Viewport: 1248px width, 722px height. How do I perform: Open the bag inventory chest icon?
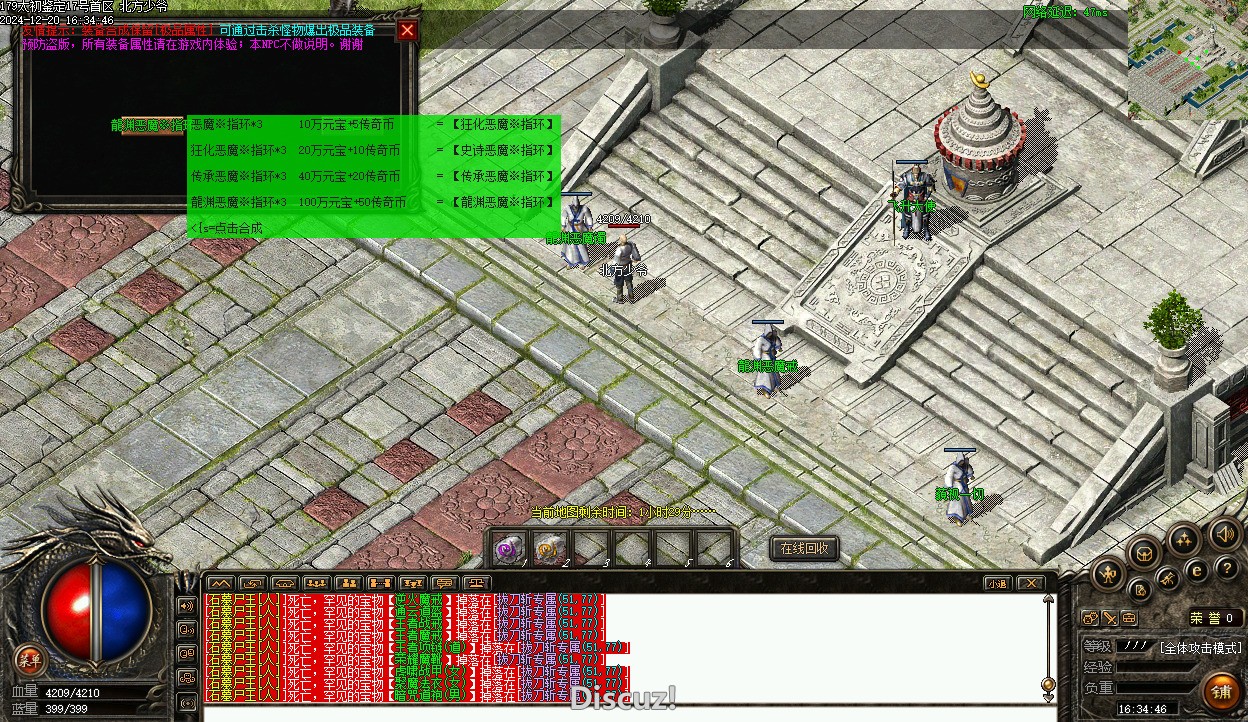(1145, 552)
